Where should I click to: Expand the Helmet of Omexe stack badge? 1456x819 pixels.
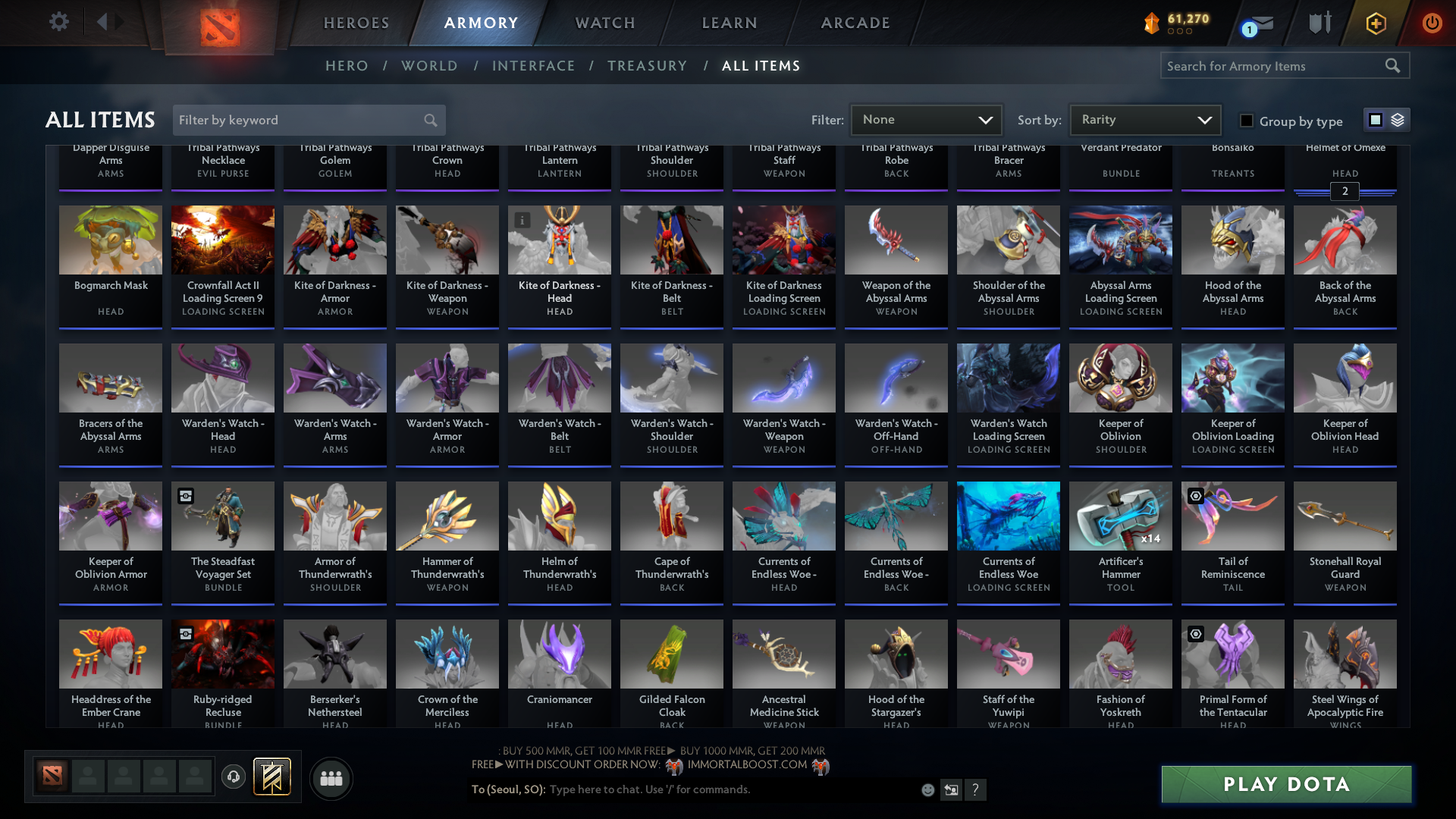(x=1345, y=192)
